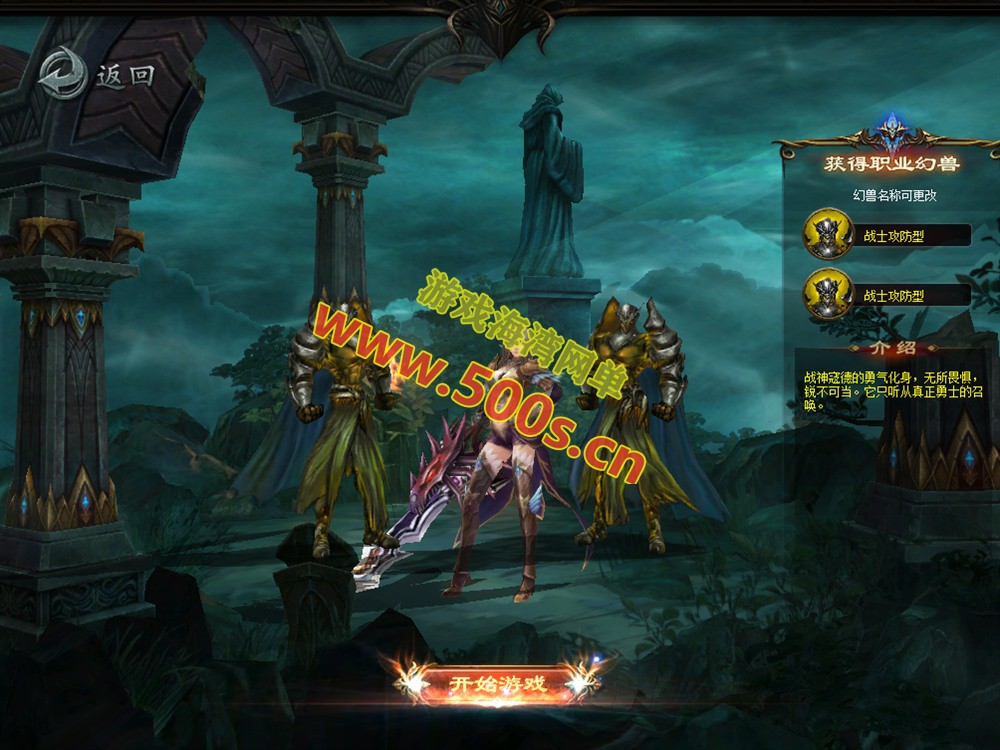
Task: Start the game with 开始游戏
Action: coord(497,684)
